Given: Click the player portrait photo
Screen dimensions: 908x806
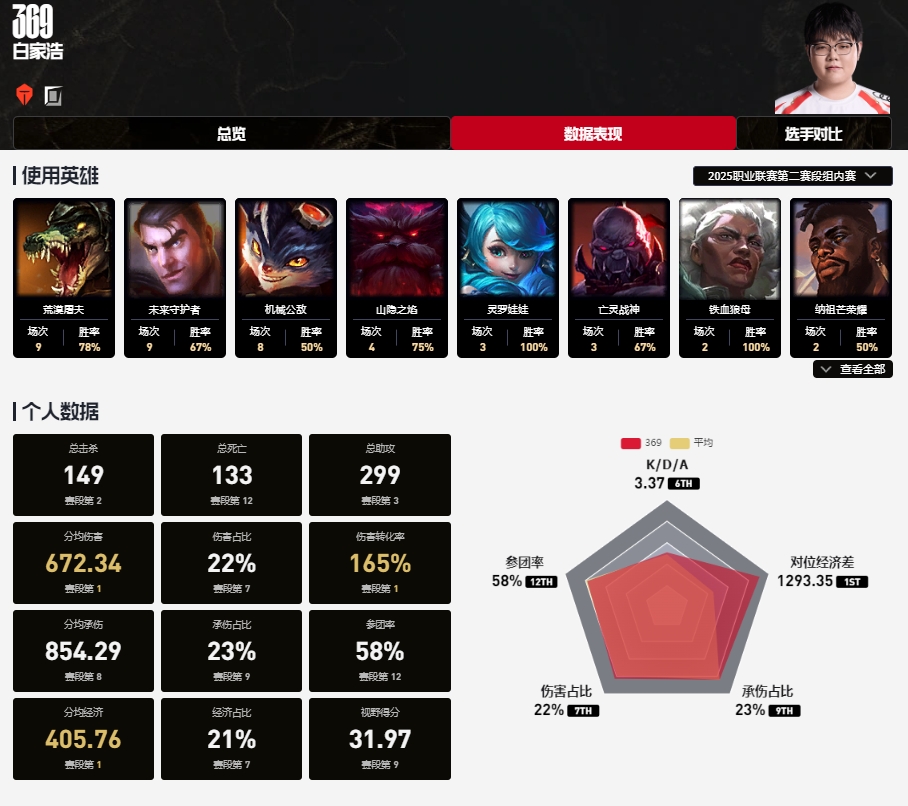Looking at the screenshot, I should click(833, 58).
